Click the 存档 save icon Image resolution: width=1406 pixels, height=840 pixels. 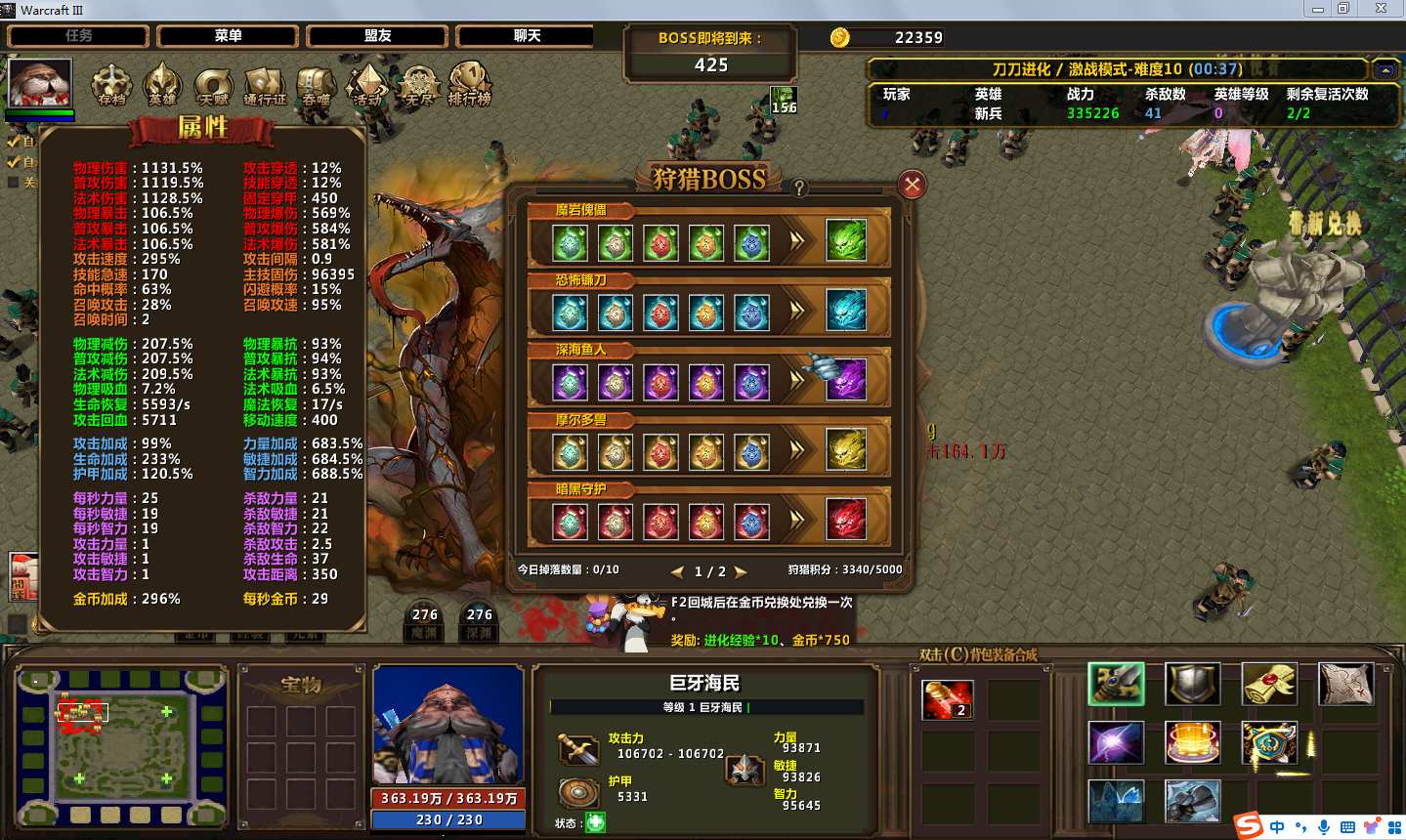pyautogui.click(x=111, y=85)
